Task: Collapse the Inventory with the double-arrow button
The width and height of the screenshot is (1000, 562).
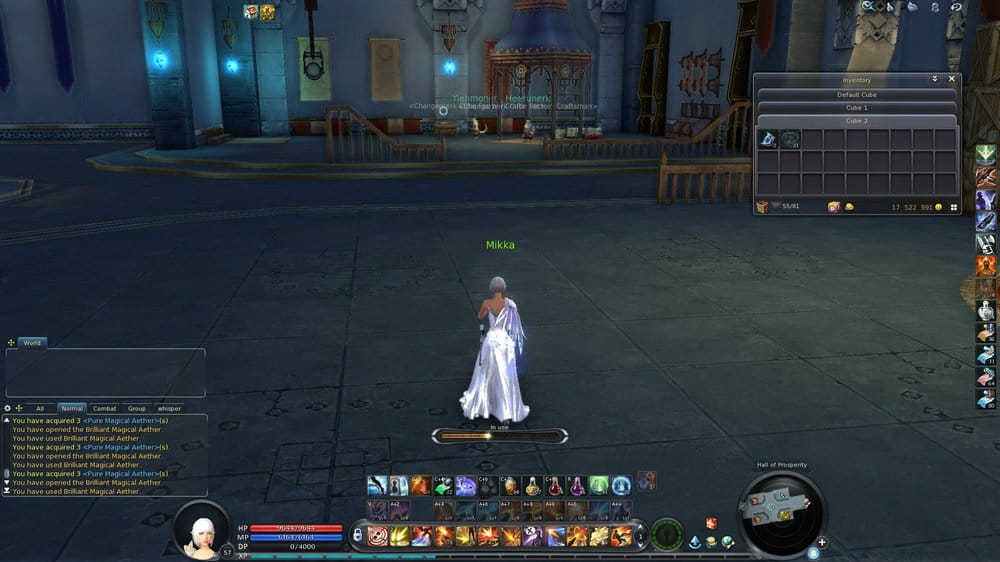Action: (x=935, y=79)
